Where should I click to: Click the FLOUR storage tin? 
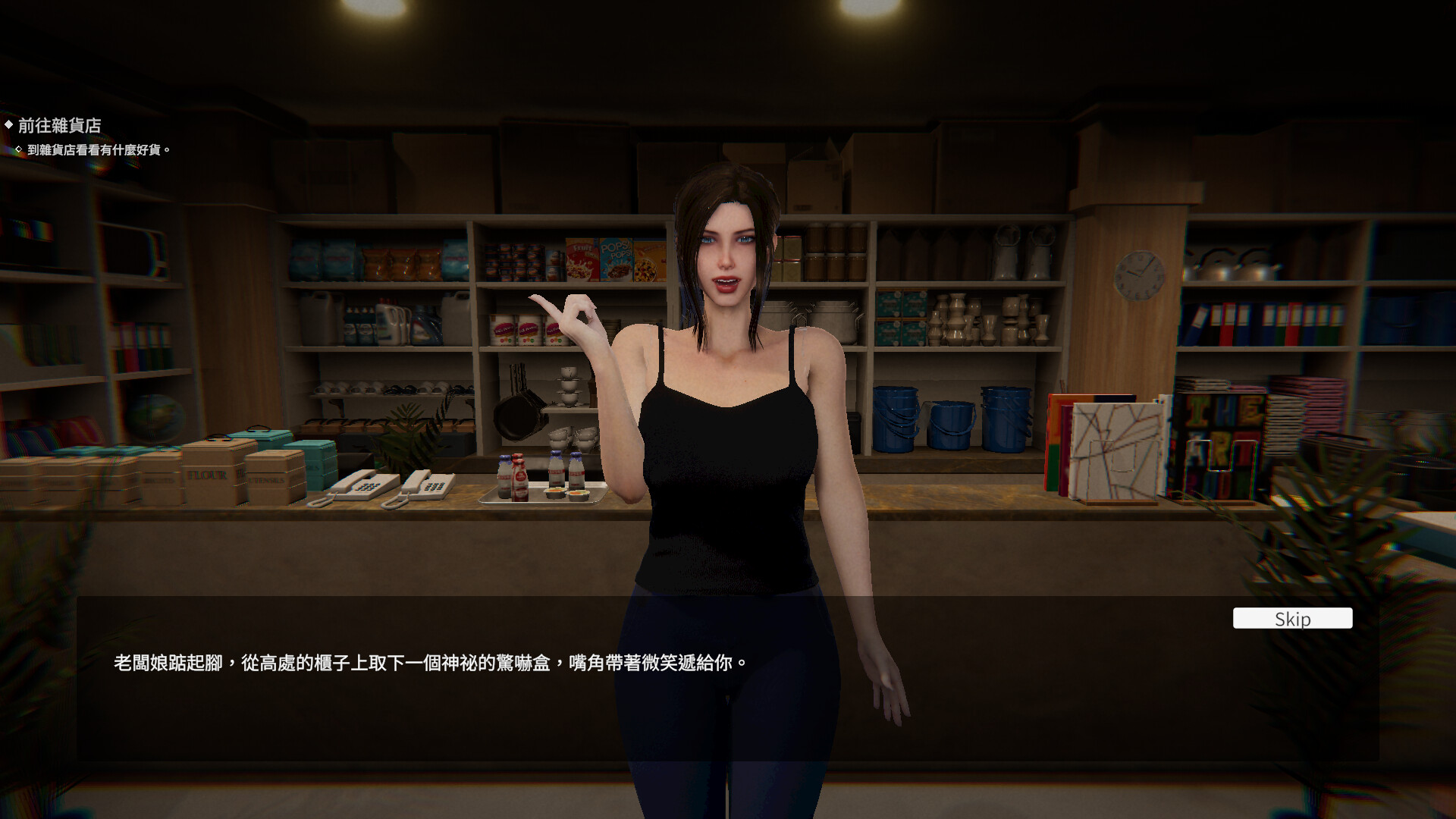[x=207, y=474]
